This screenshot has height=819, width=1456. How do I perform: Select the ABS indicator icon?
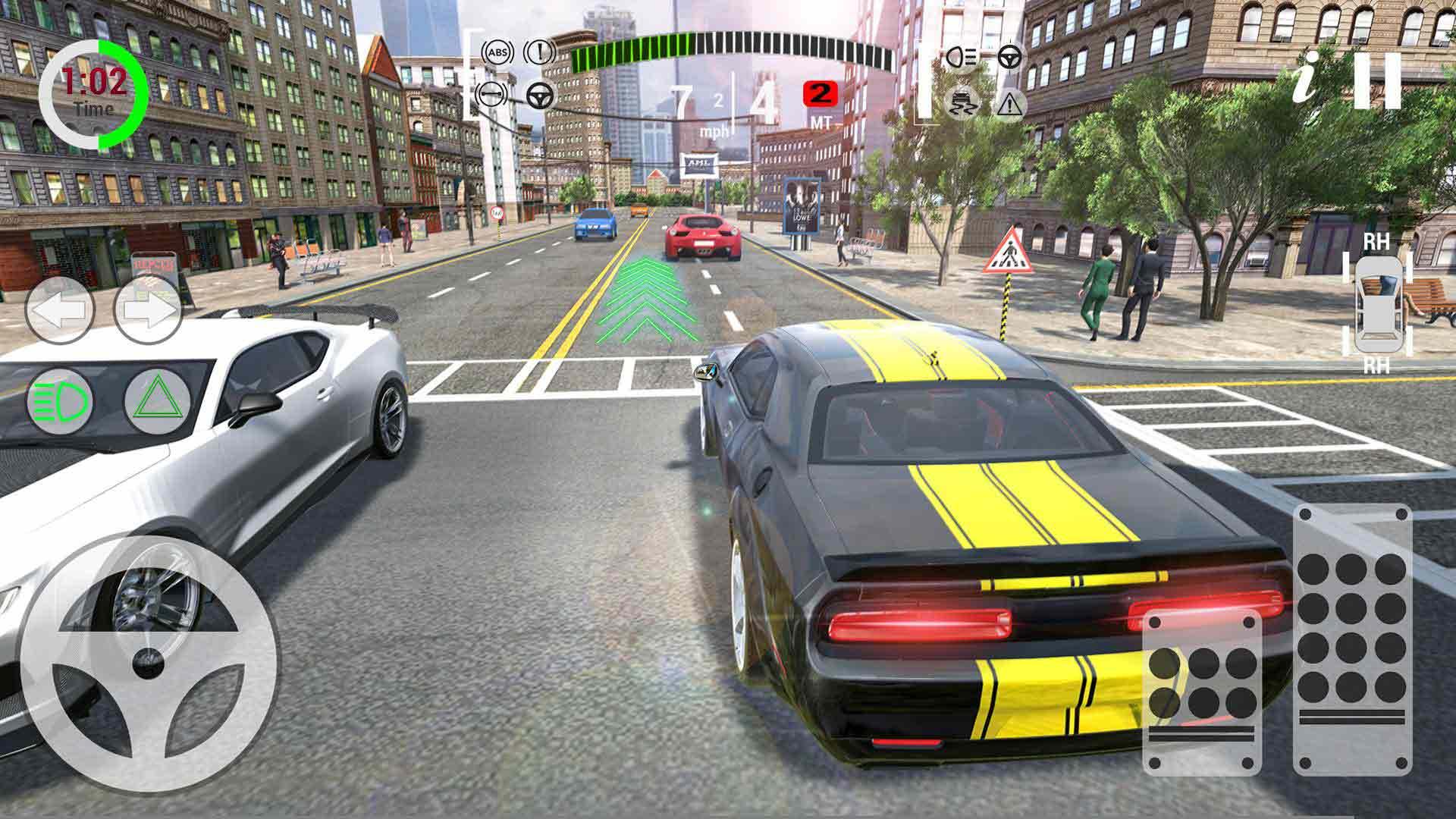pos(496,52)
